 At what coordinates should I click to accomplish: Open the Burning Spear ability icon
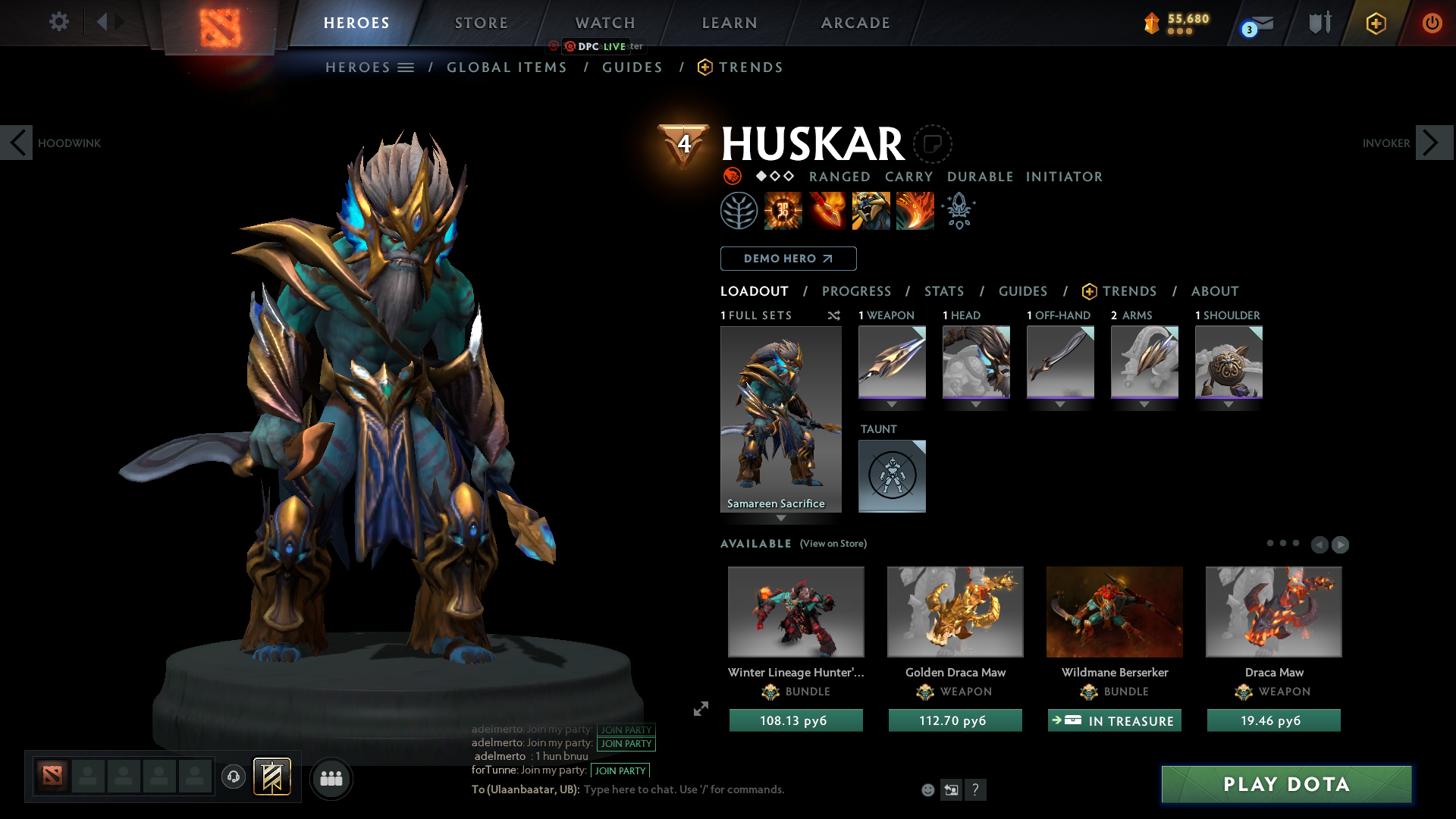point(827,210)
